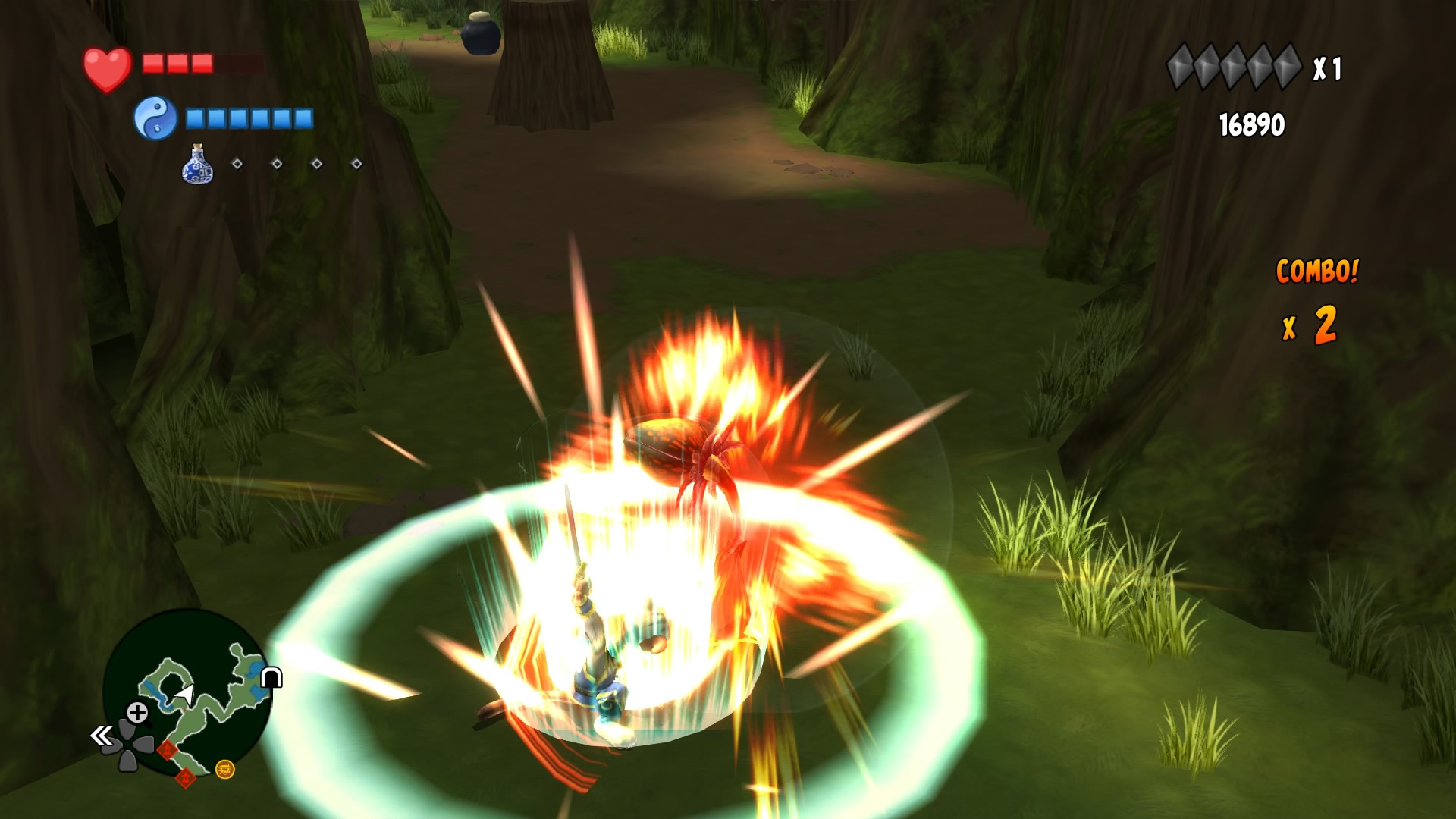Click the black gate exit marker on the minimap
Screen dimensions: 1456x819
tap(270, 677)
